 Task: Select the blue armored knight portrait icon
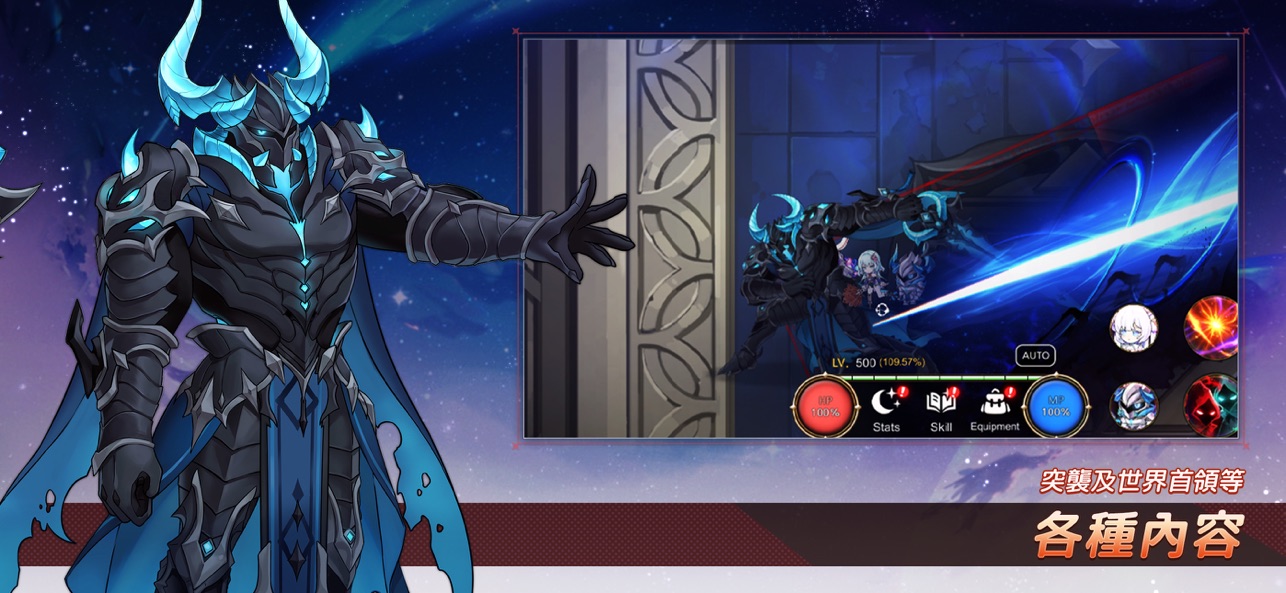coord(1133,404)
